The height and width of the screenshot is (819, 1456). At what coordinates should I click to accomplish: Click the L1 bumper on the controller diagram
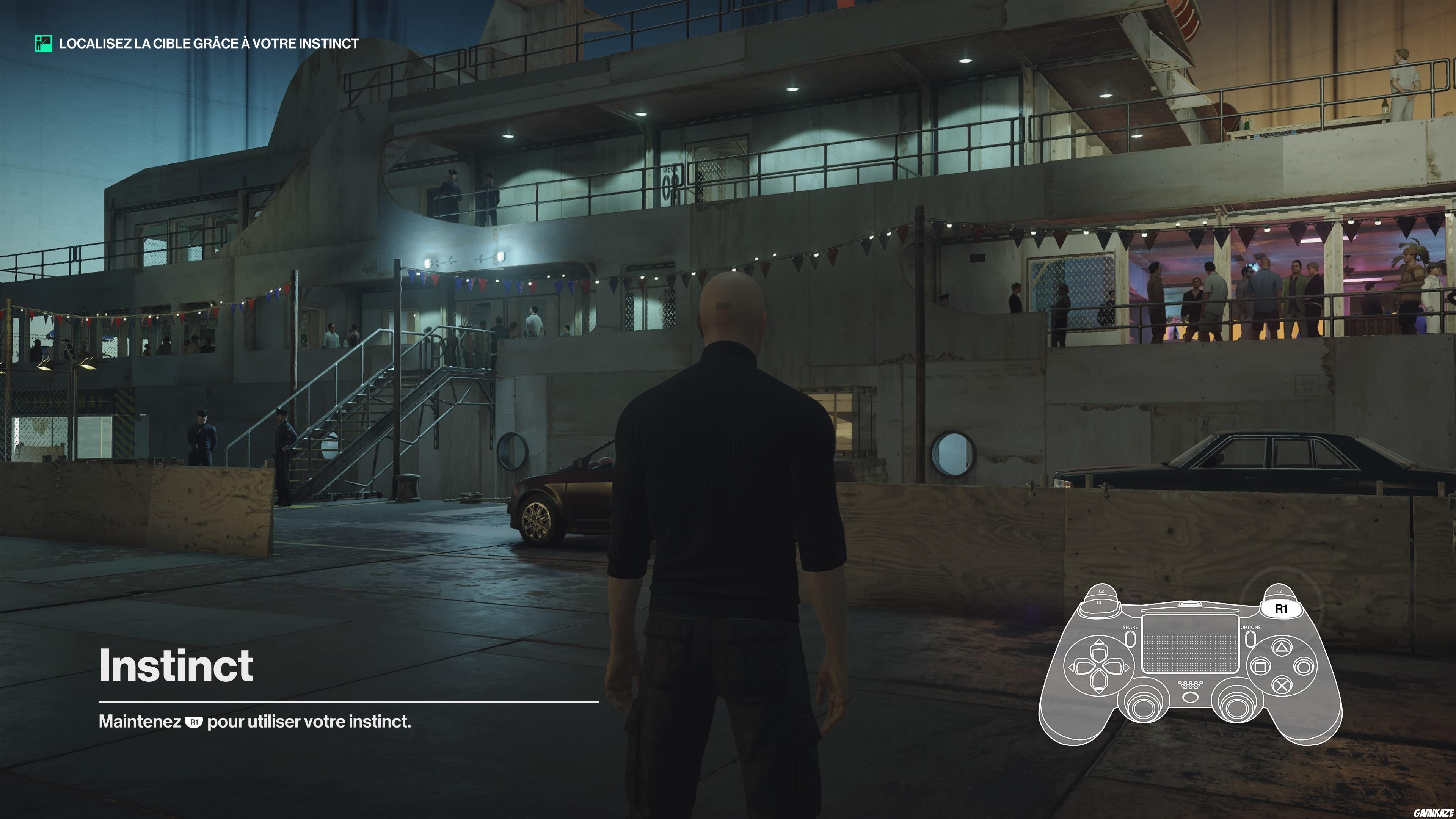(x=1099, y=603)
